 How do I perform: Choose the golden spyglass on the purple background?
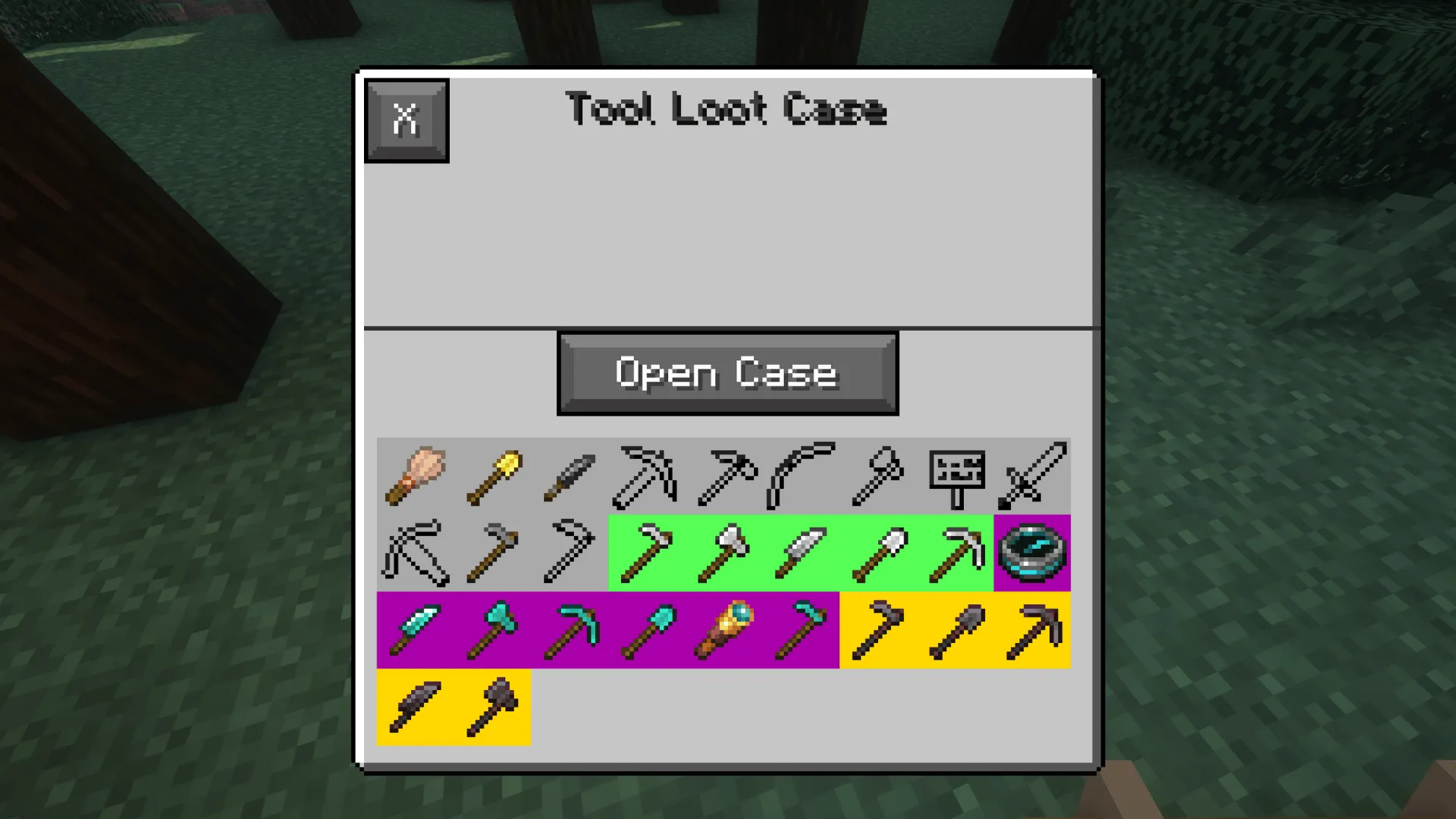click(x=724, y=629)
